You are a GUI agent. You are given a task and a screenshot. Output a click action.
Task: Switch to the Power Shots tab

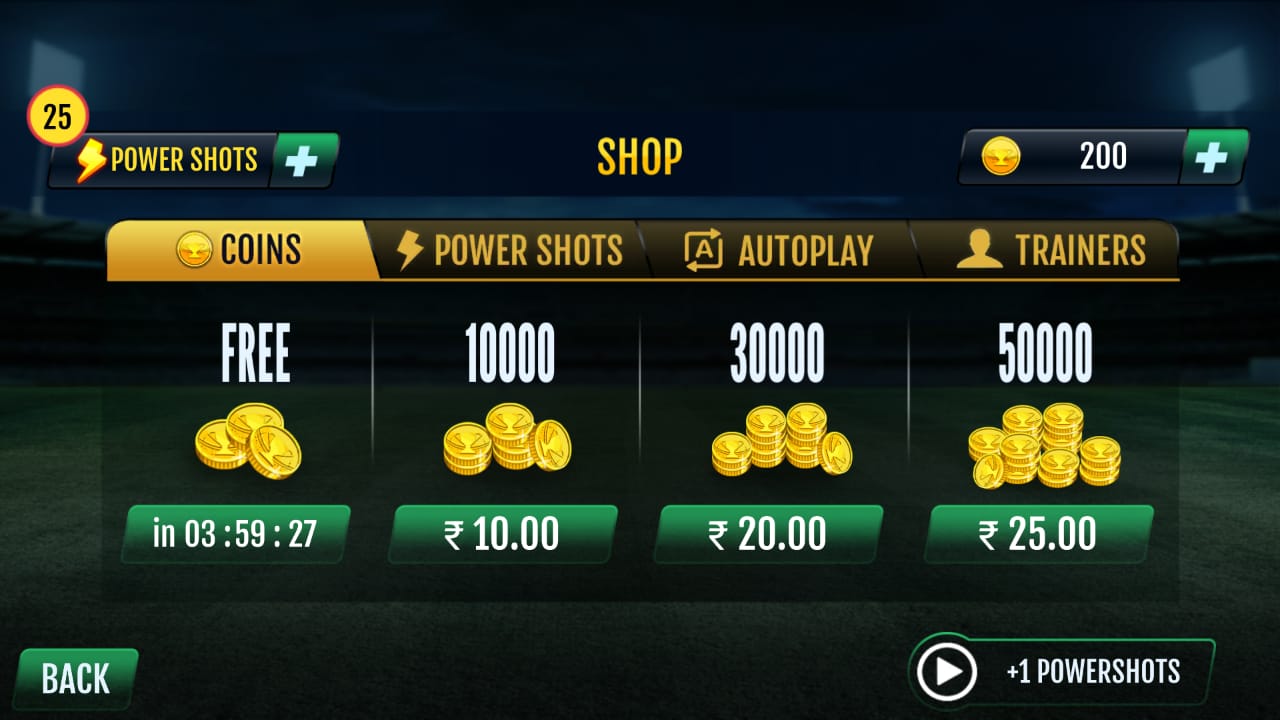(510, 250)
